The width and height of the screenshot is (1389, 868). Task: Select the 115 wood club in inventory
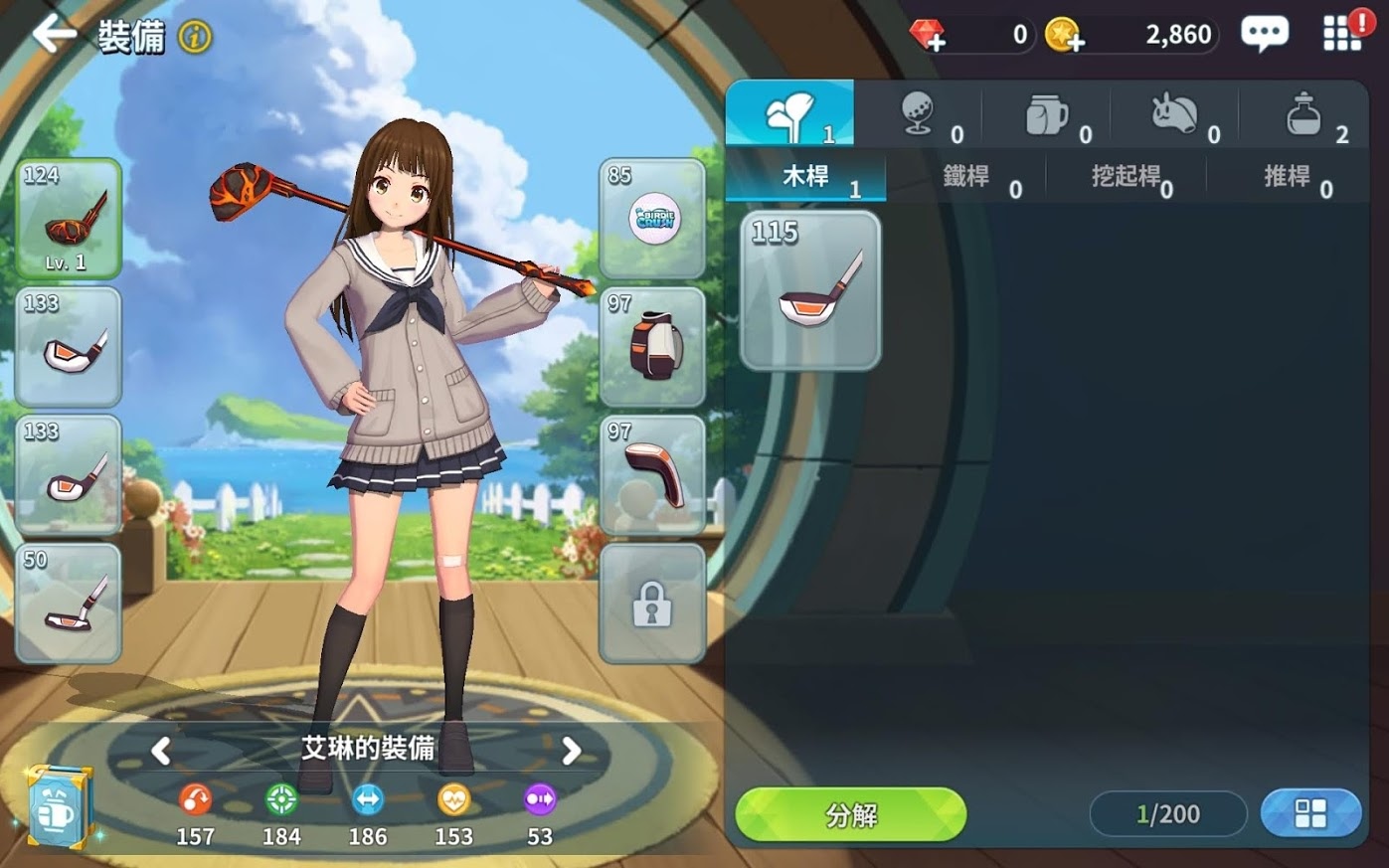pos(810,290)
